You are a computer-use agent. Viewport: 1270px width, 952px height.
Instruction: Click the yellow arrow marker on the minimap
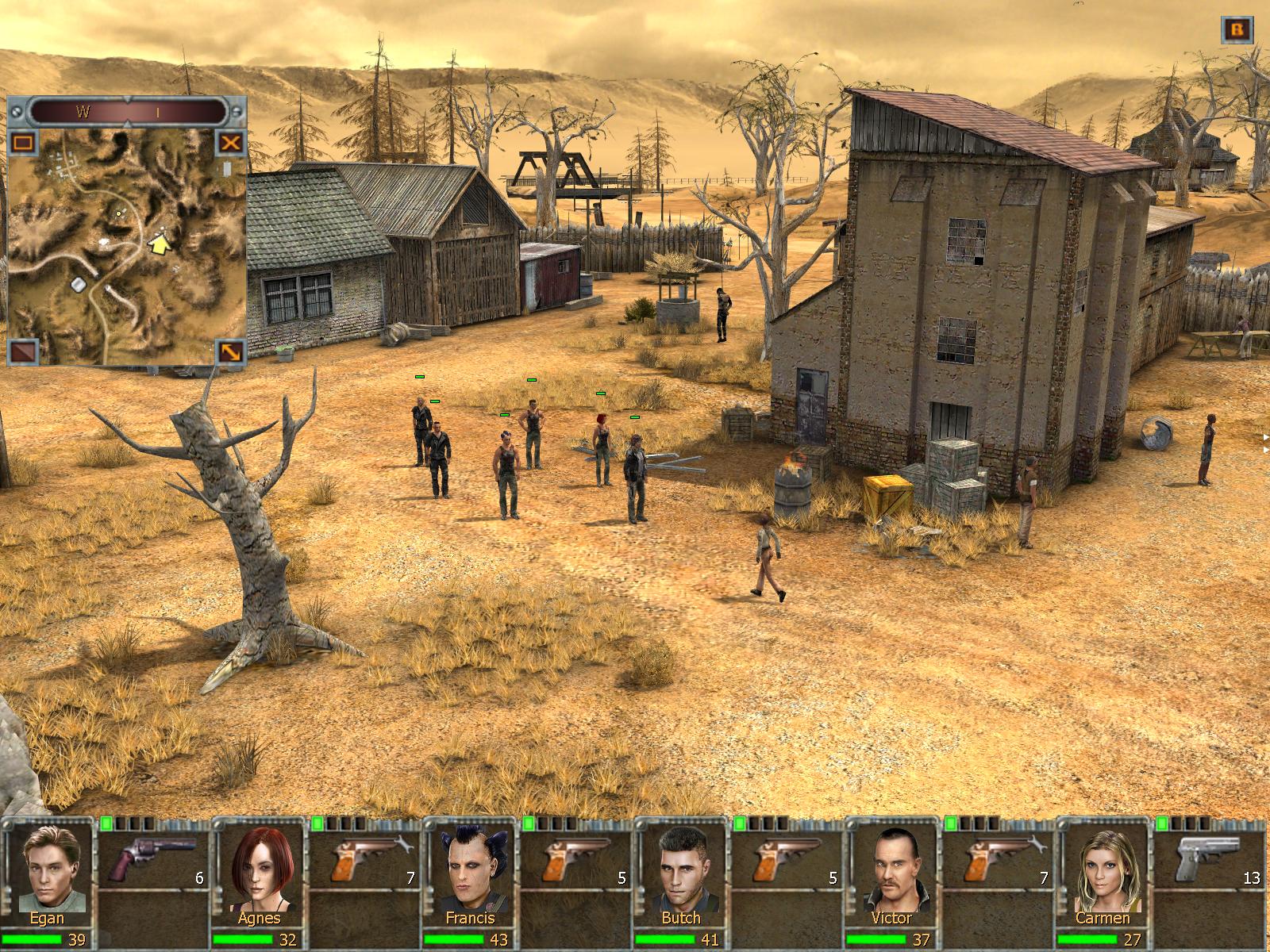(x=161, y=244)
